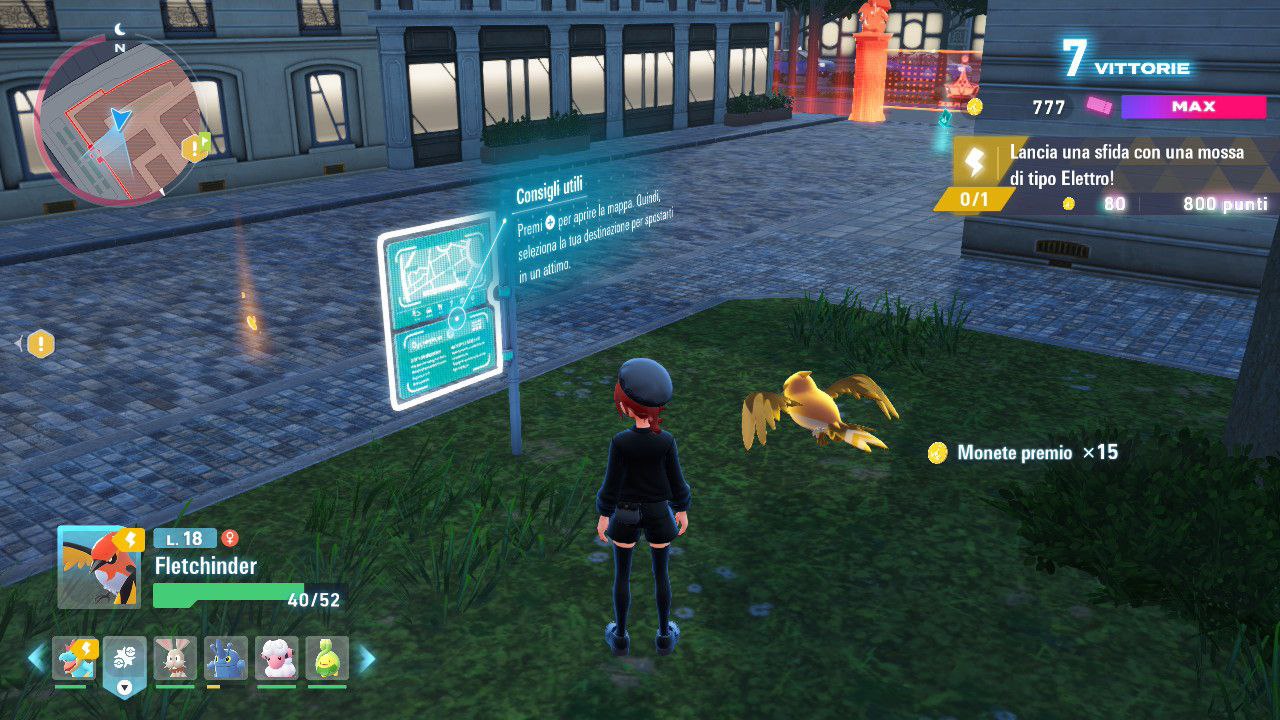Click the female gender symbol next to L.18
1280x720 pixels.
pos(229,537)
